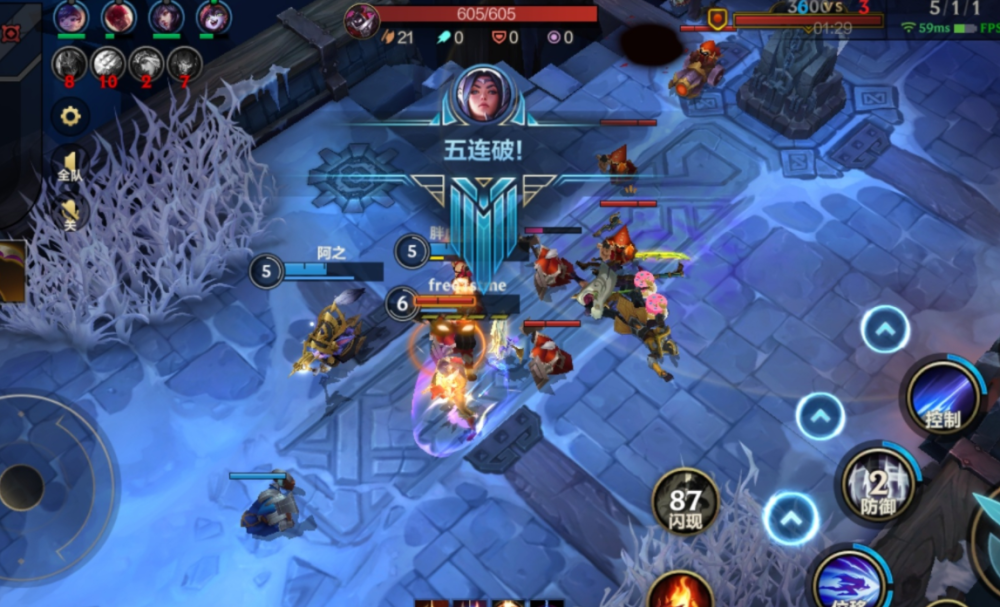Level up the 位移 skill with its arrow
This screenshot has width=1000, height=607.
pyautogui.click(x=791, y=518)
